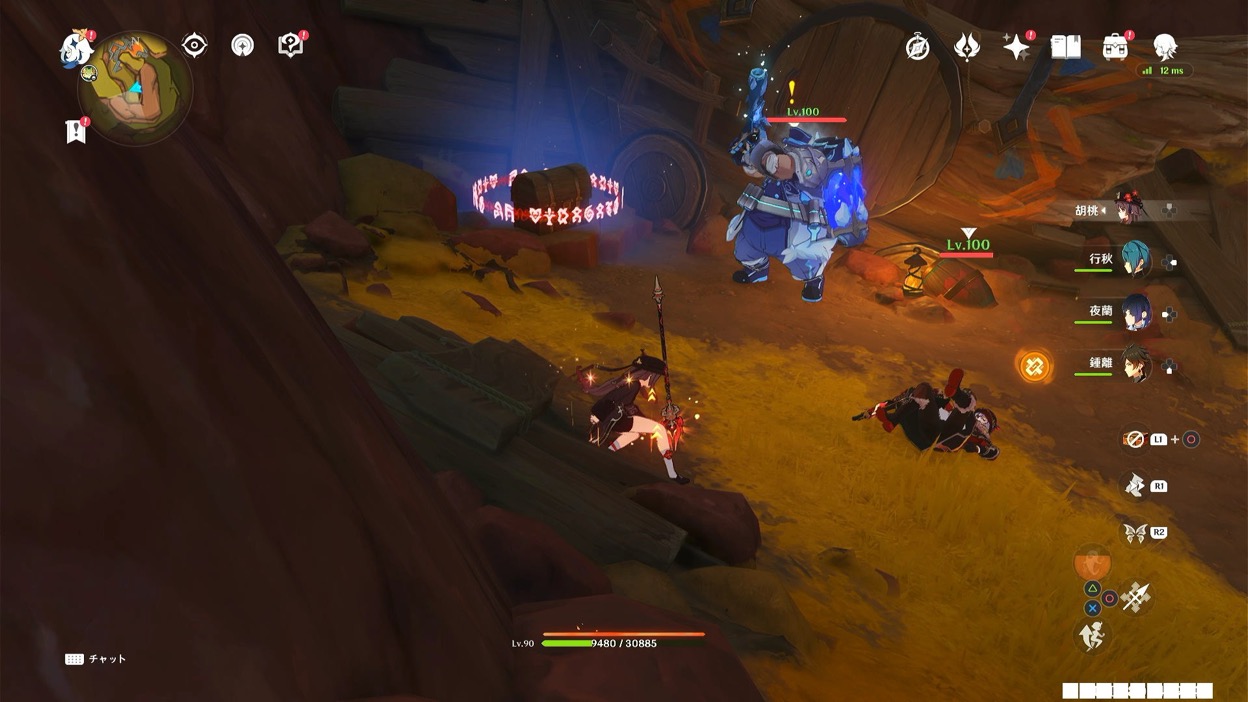Open the winged battle pass icon

[x=967, y=47]
